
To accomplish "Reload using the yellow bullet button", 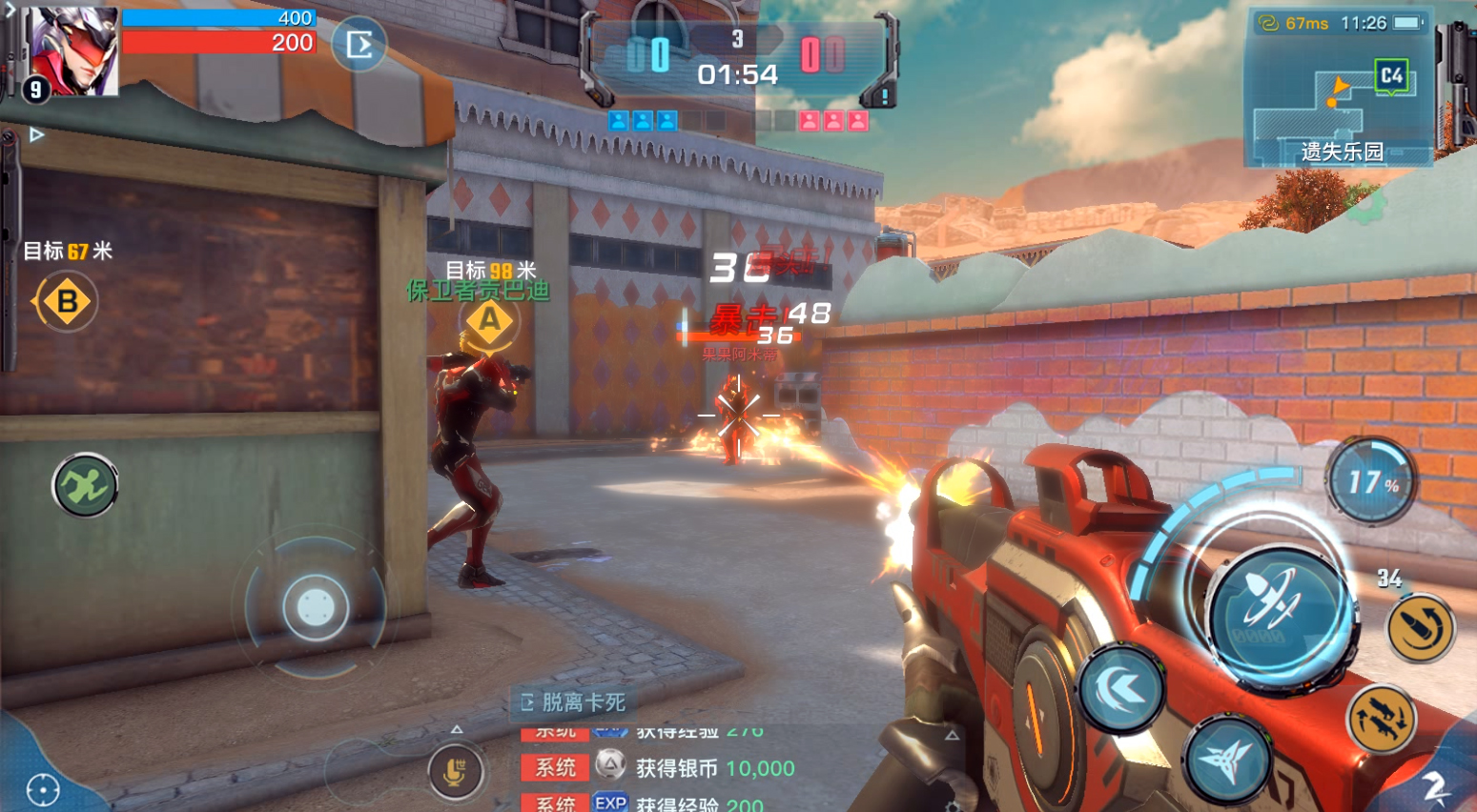I will click(1420, 628).
